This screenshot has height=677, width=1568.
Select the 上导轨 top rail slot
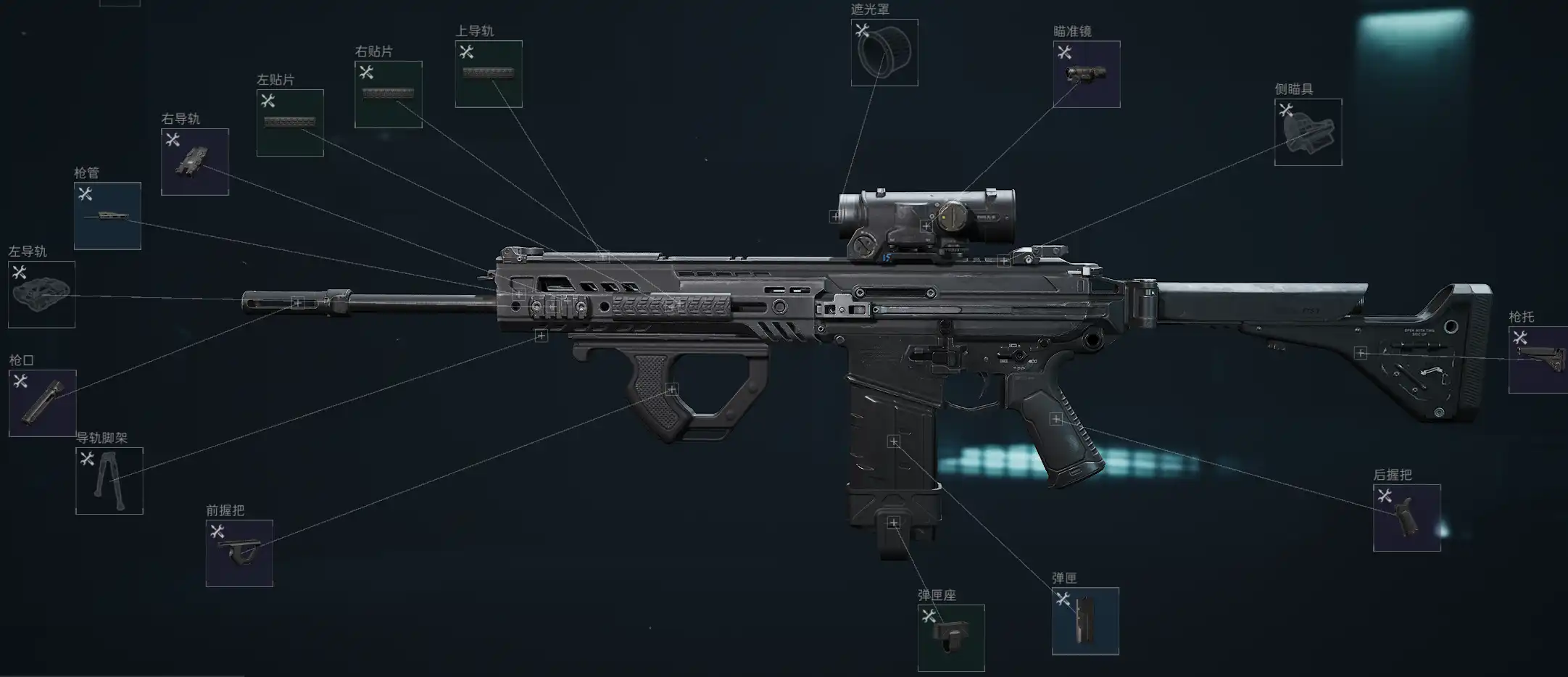pyautogui.click(x=489, y=74)
